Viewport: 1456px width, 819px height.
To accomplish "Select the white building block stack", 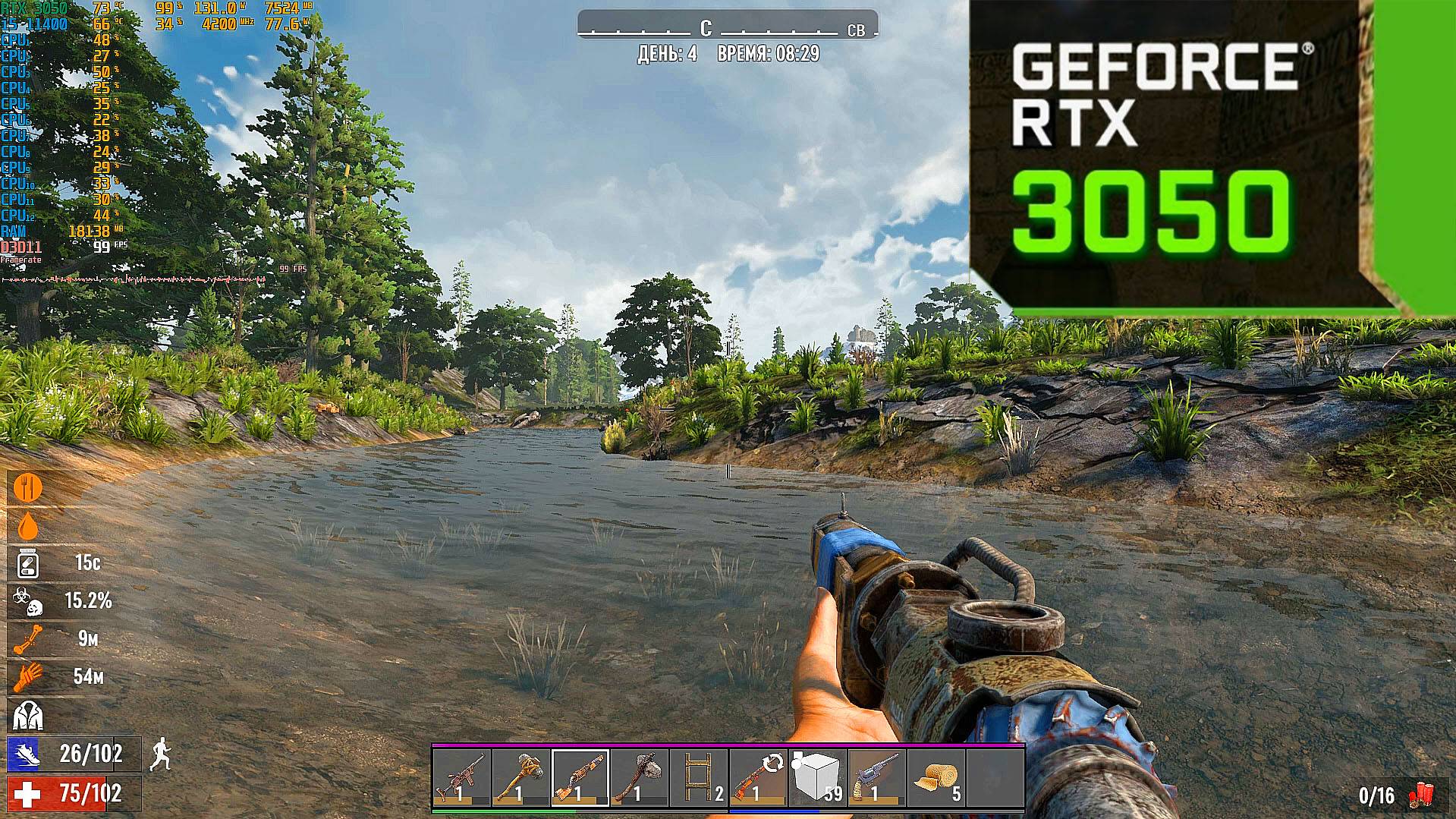I will 816,777.
